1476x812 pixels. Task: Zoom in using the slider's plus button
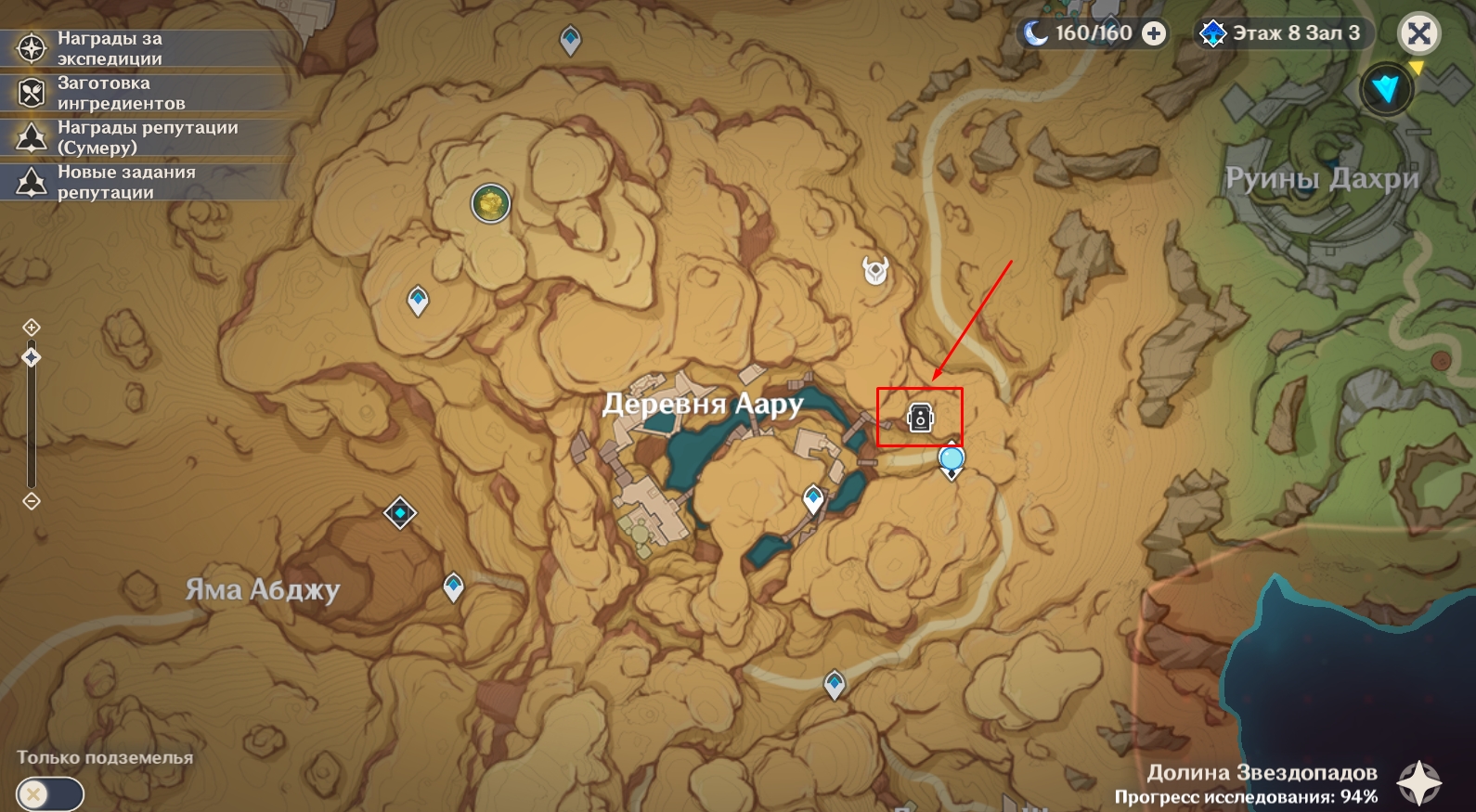coord(32,328)
